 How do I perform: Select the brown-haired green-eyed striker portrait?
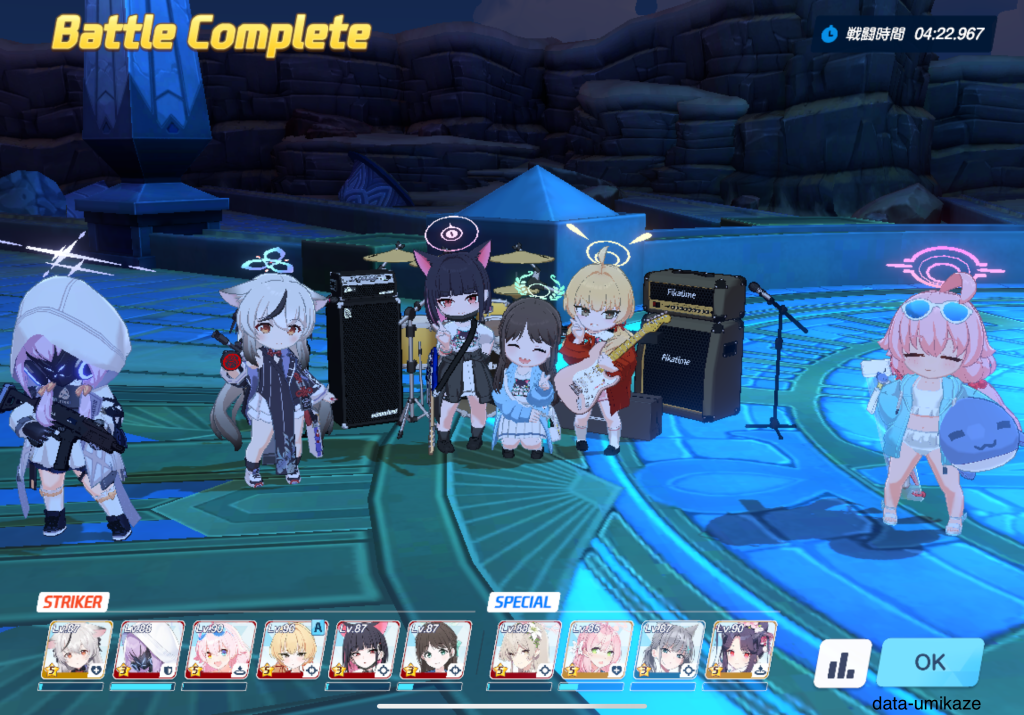436,651
